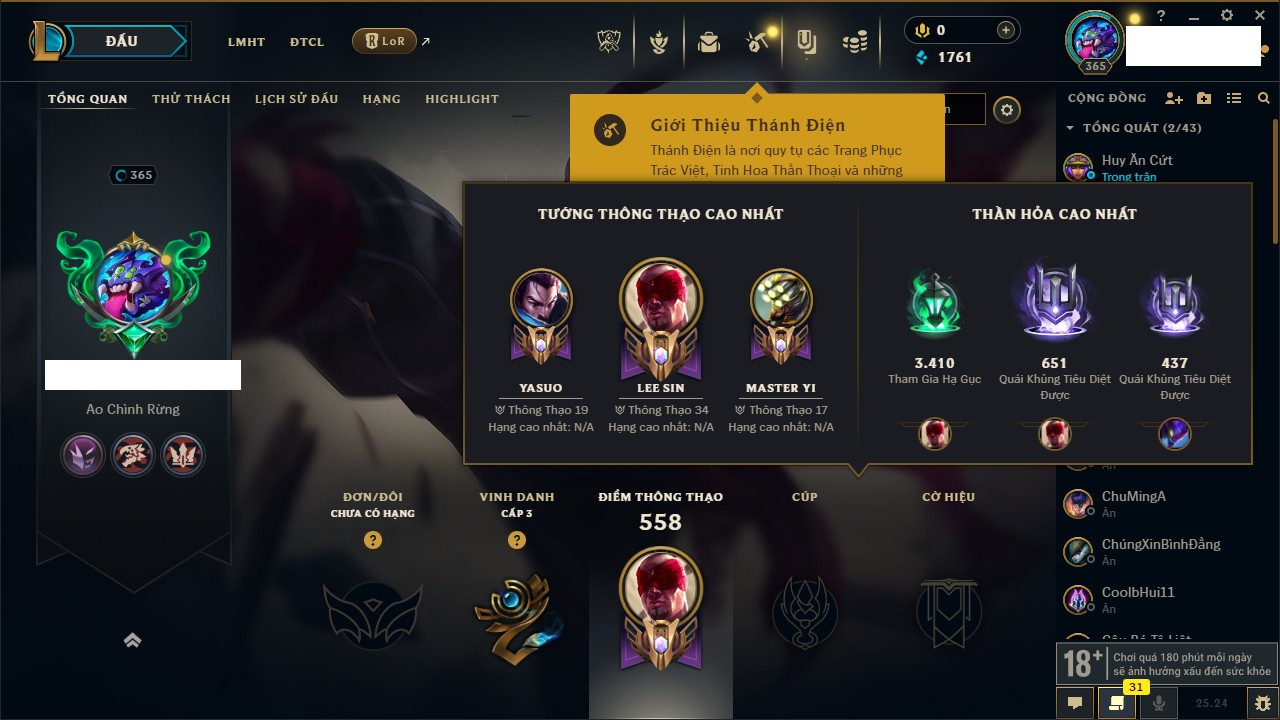
Task: View the HIGHLIGHT tab
Action: click(461, 99)
